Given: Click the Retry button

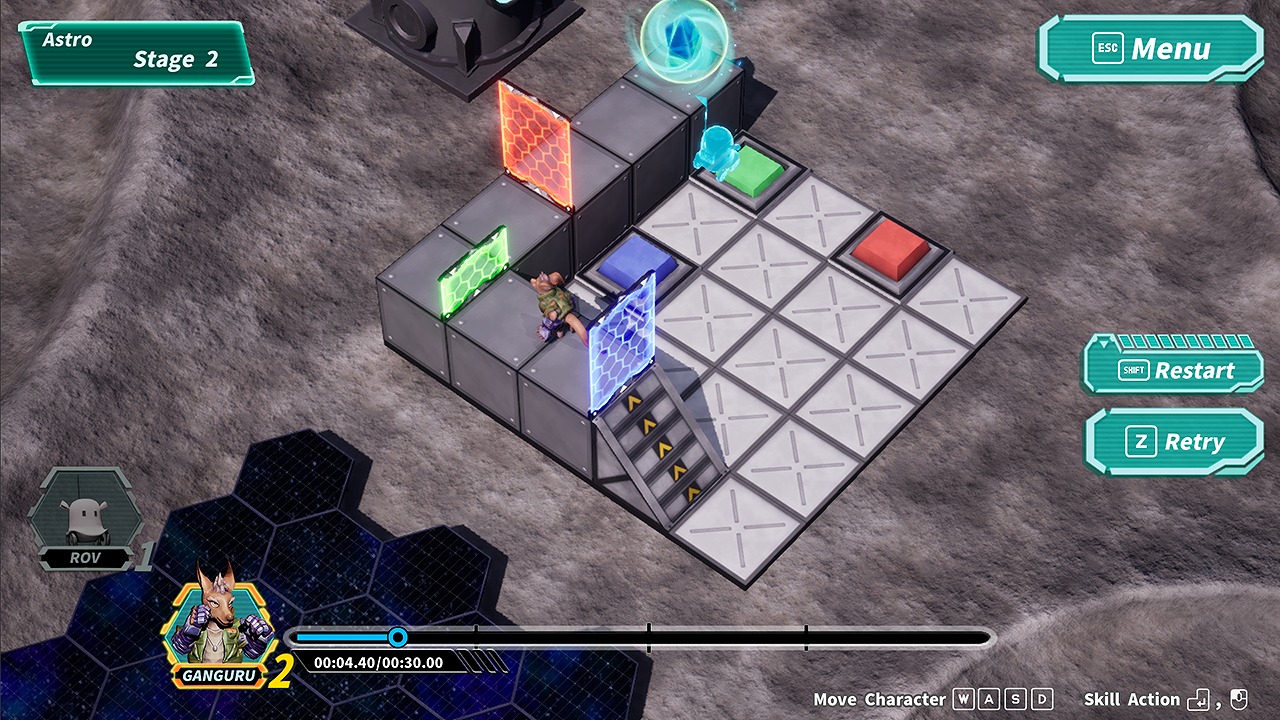Looking at the screenshot, I should tap(1173, 441).
